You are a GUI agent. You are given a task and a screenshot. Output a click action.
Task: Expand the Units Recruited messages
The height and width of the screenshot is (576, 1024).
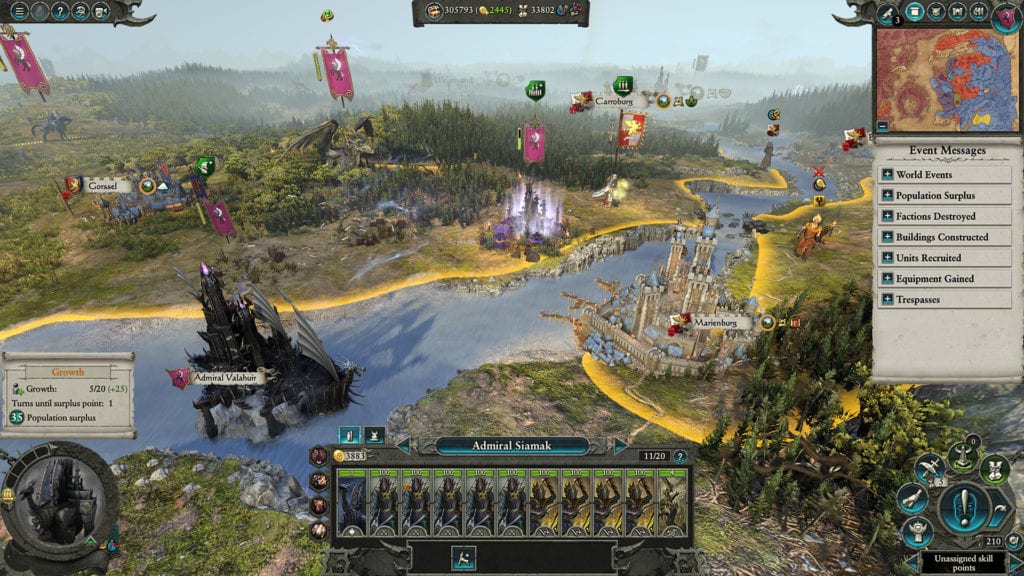coord(887,258)
